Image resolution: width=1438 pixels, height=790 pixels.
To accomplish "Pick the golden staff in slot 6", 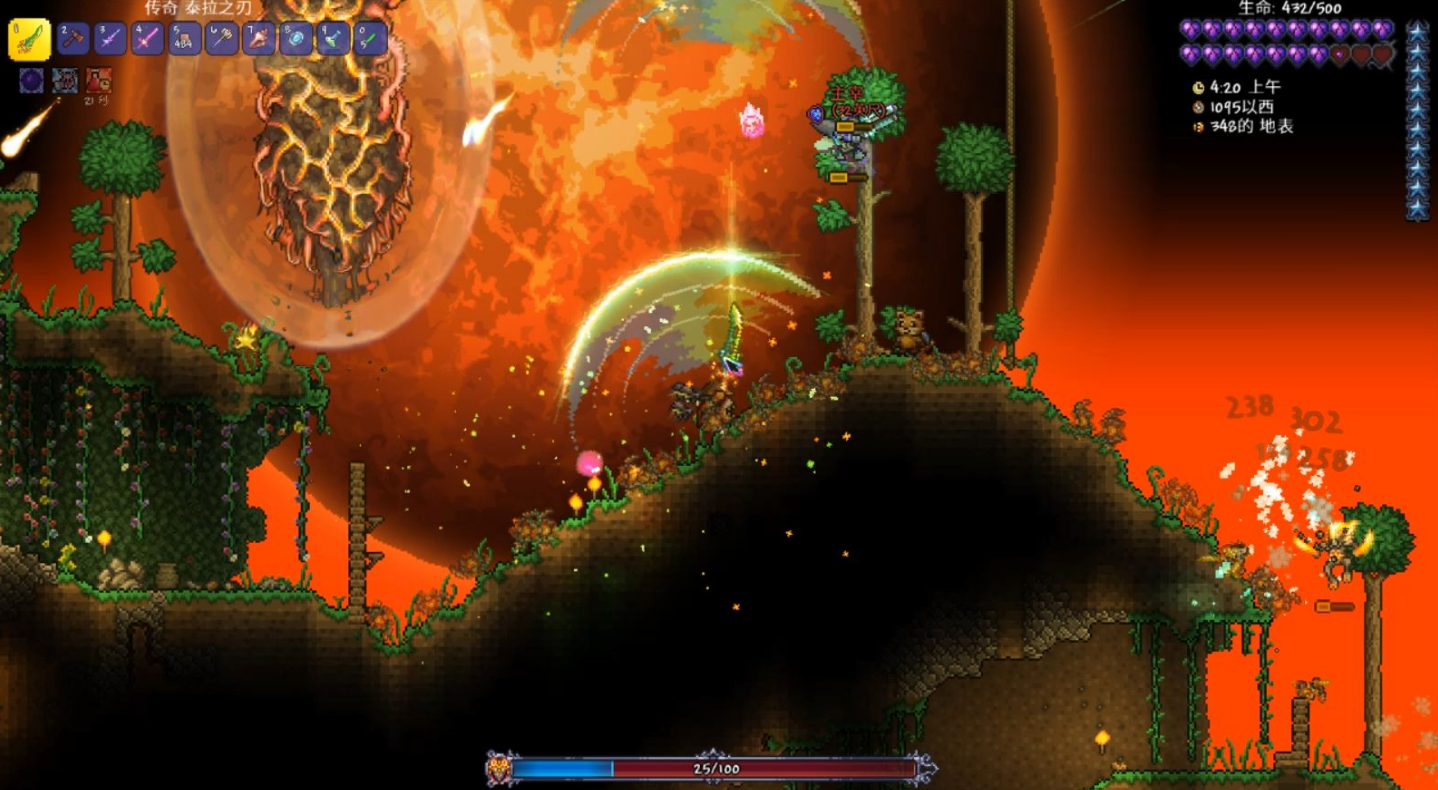I will 221,39.
